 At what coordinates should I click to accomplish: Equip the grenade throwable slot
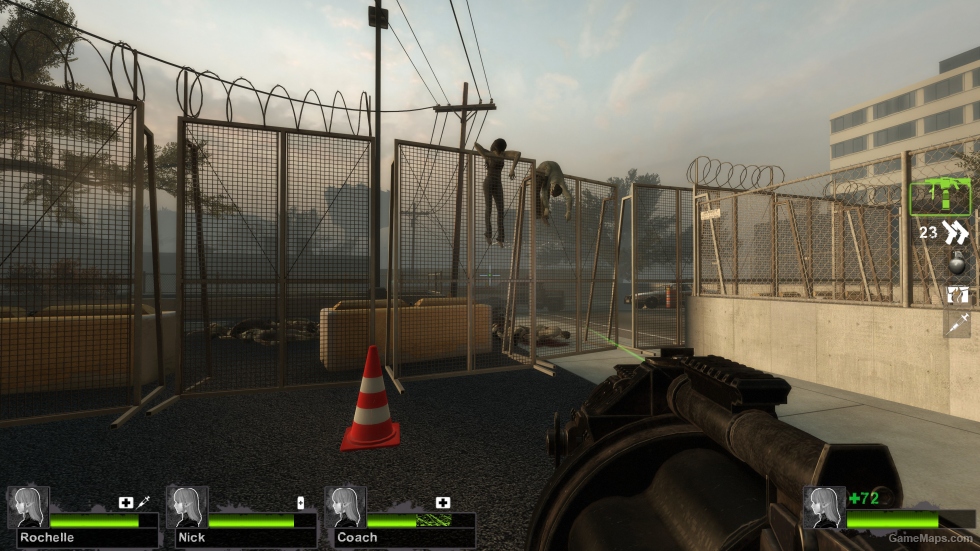[956, 264]
